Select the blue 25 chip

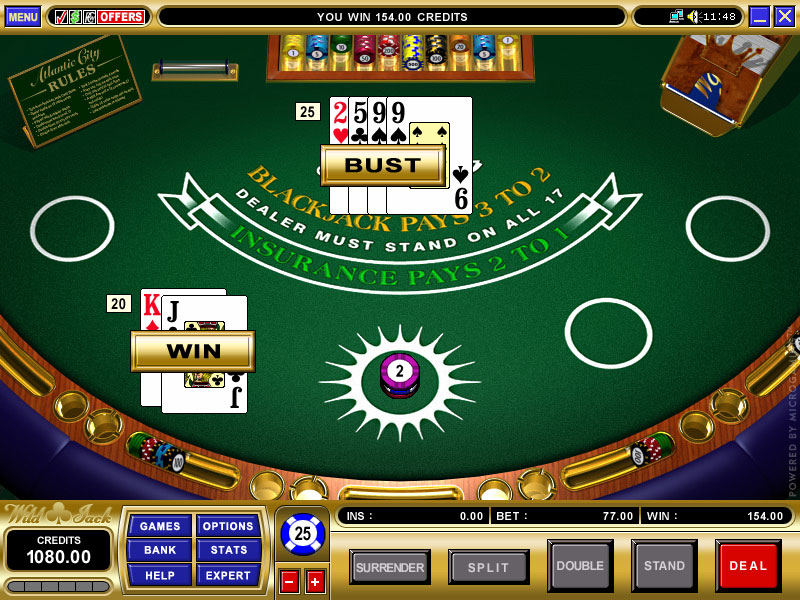[x=302, y=534]
